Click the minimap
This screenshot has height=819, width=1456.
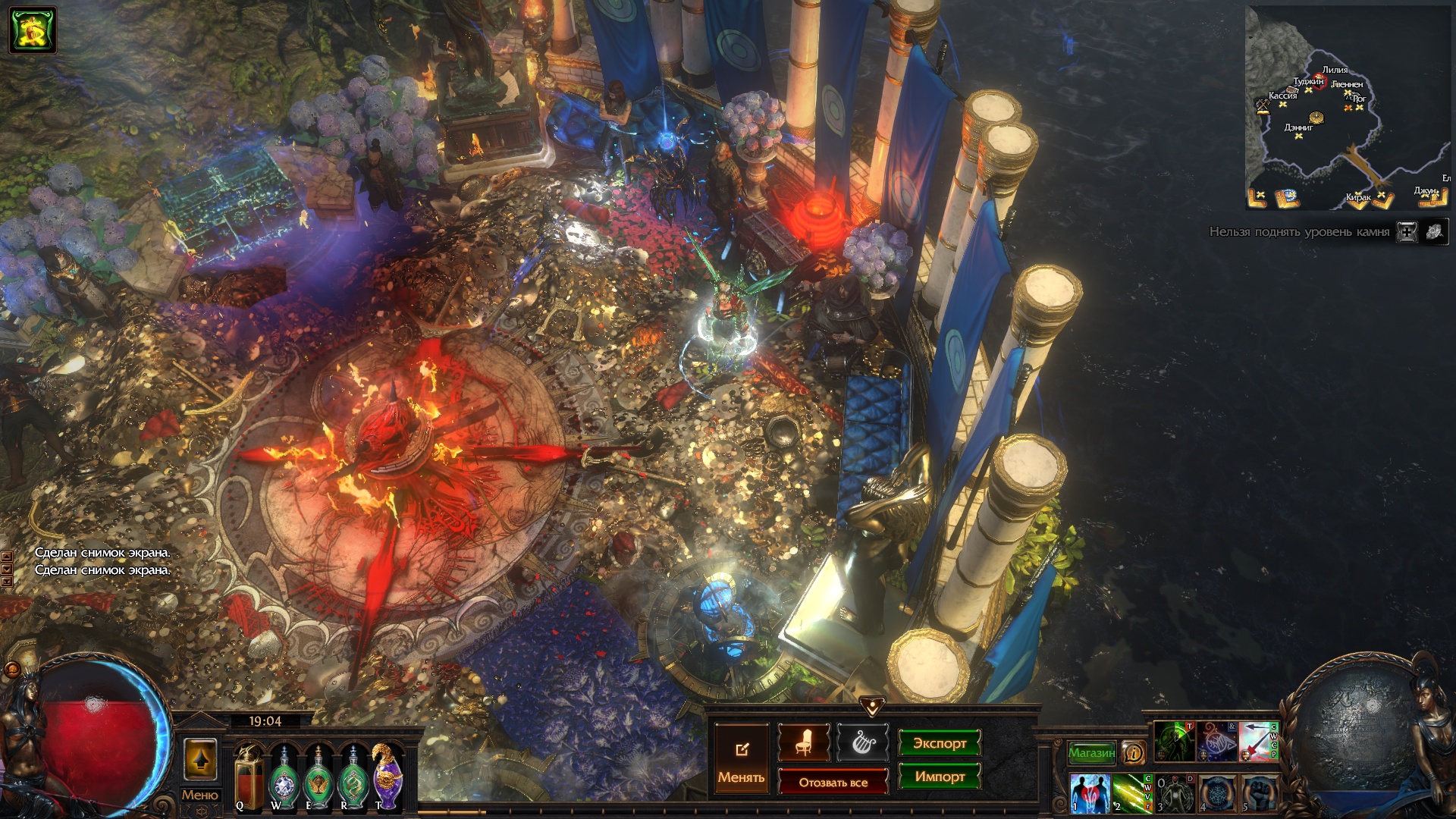point(1348,108)
